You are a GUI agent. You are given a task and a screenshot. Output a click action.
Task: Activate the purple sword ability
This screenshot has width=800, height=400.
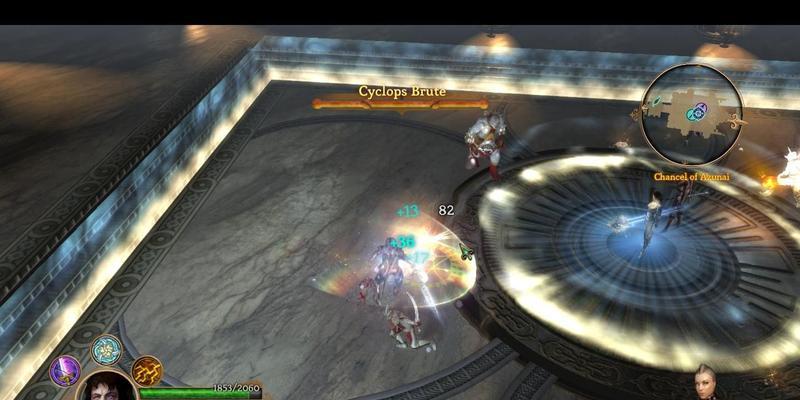[x=65, y=371]
